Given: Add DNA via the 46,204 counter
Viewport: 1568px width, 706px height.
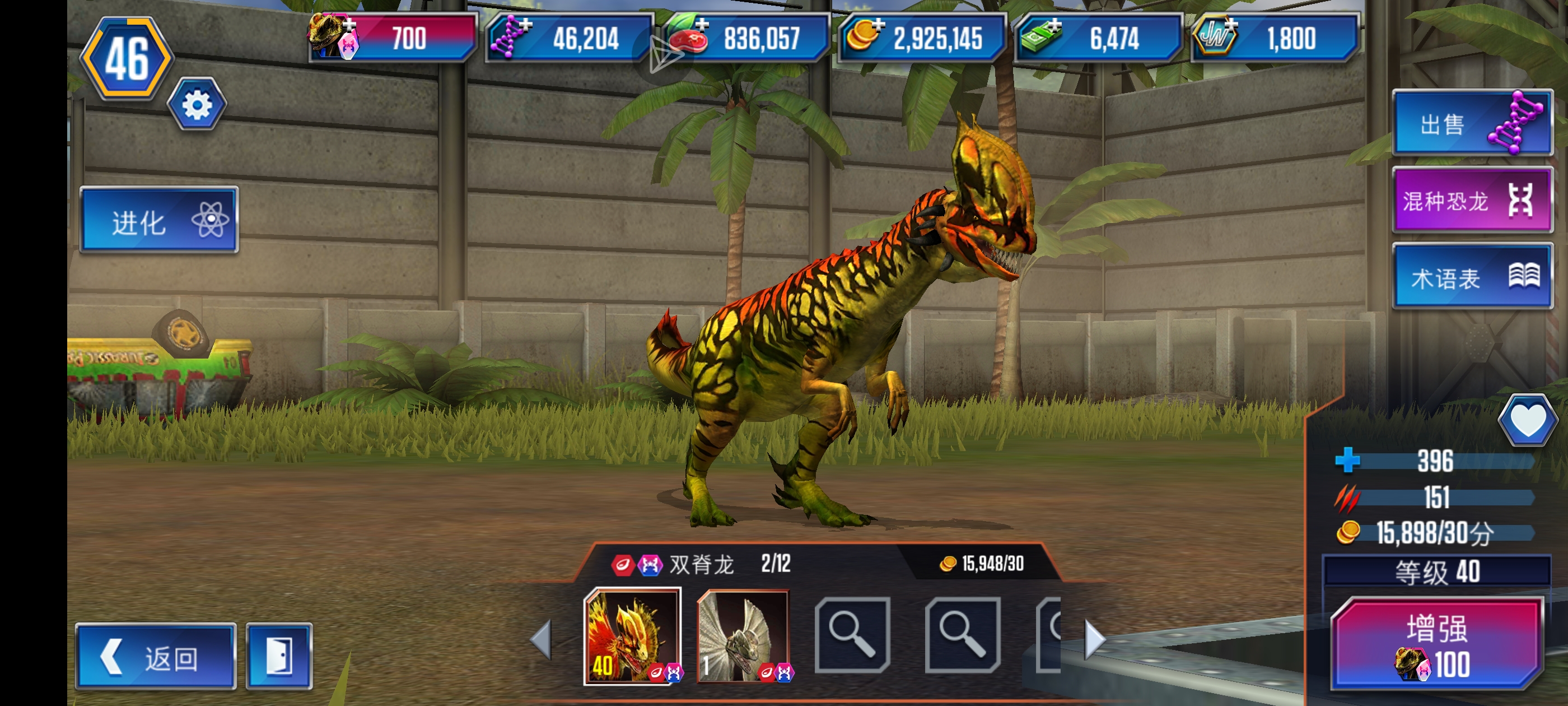Looking at the screenshot, I should [569, 38].
